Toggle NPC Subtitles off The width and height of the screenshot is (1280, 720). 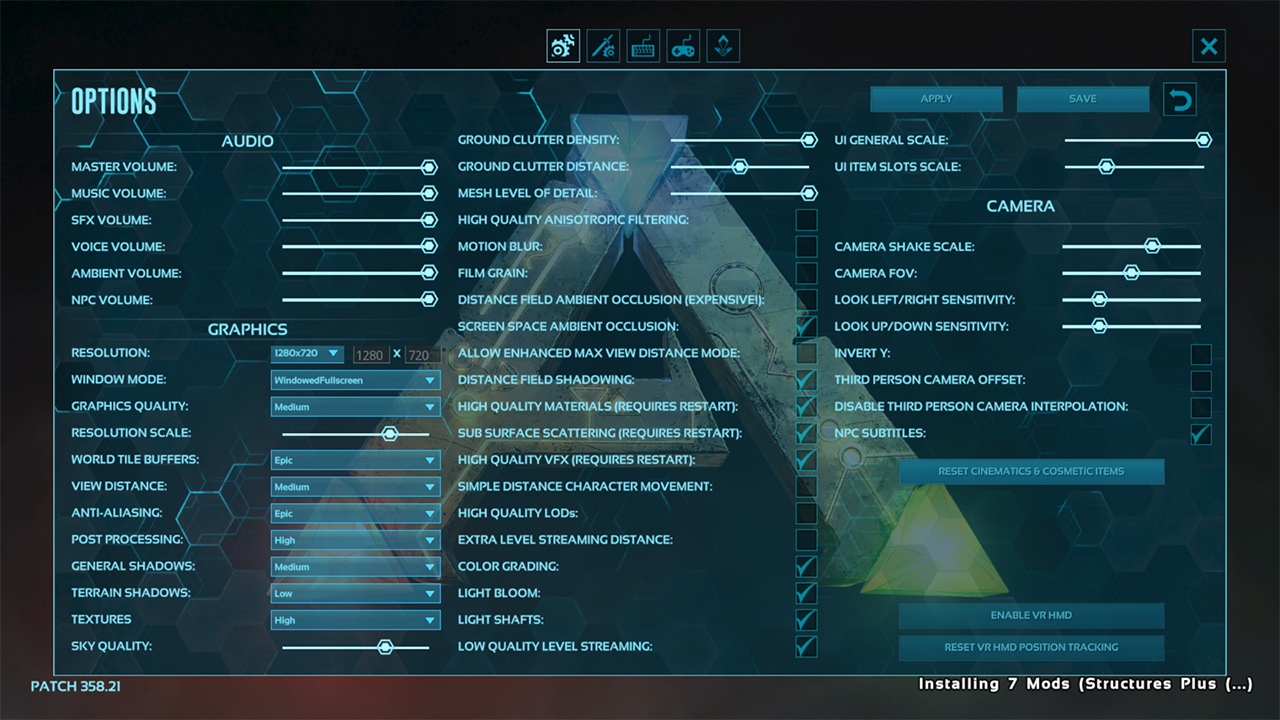coord(1201,434)
